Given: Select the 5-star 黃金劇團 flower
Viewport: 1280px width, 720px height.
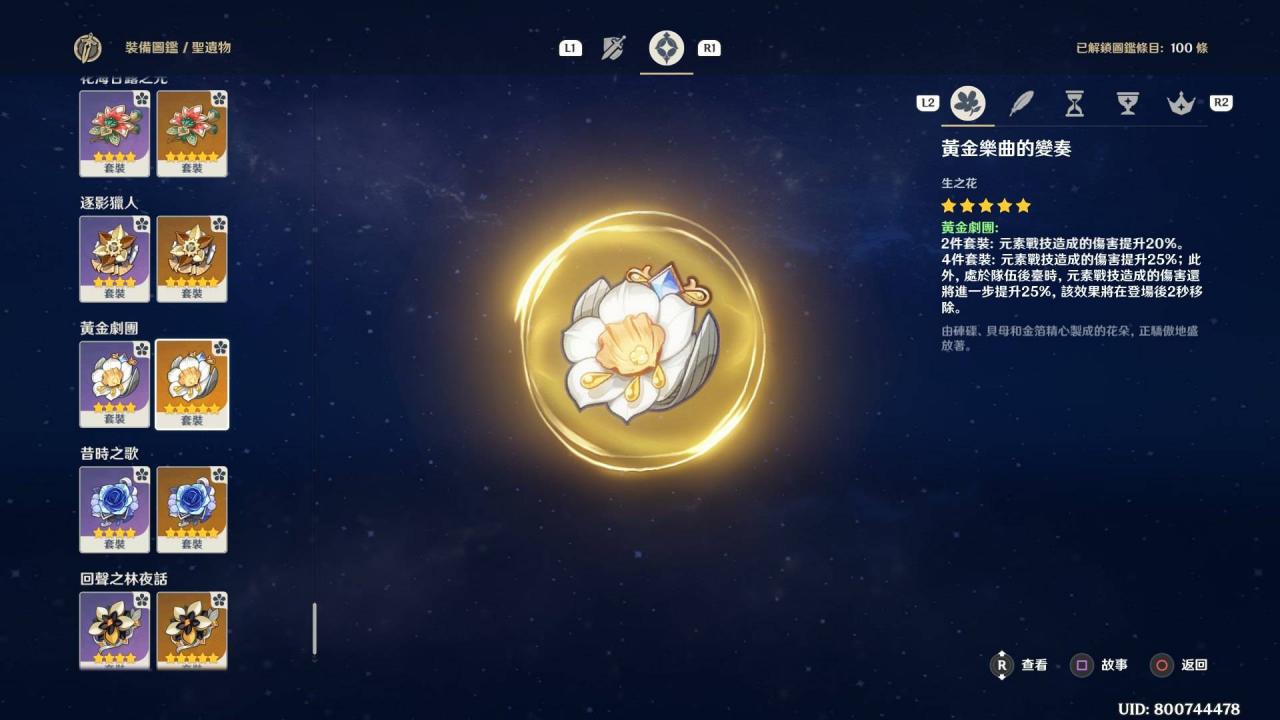Looking at the screenshot, I should point(192,384).
